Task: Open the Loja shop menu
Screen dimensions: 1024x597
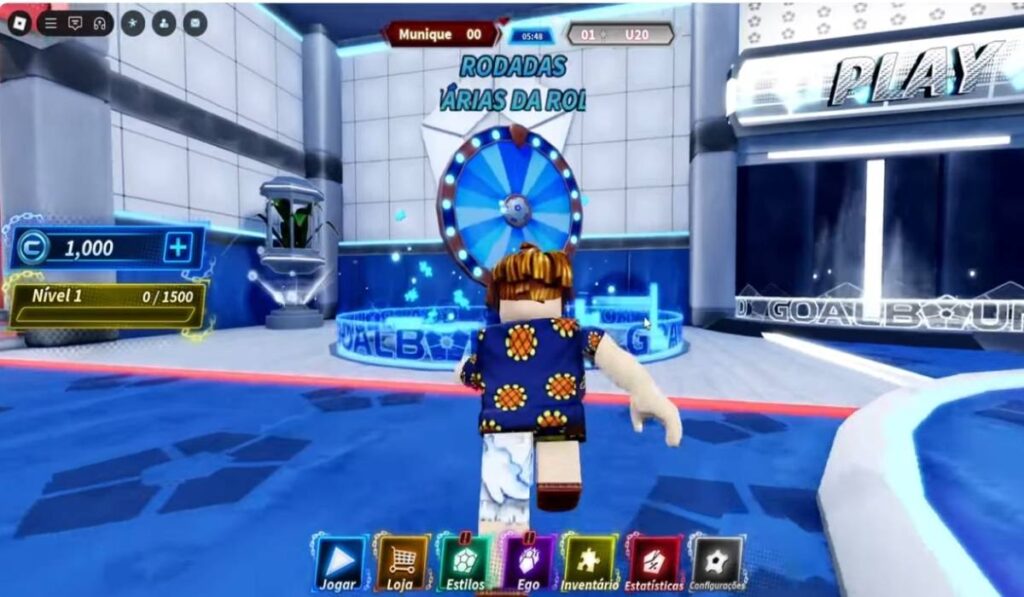Action: click(402, 563)
